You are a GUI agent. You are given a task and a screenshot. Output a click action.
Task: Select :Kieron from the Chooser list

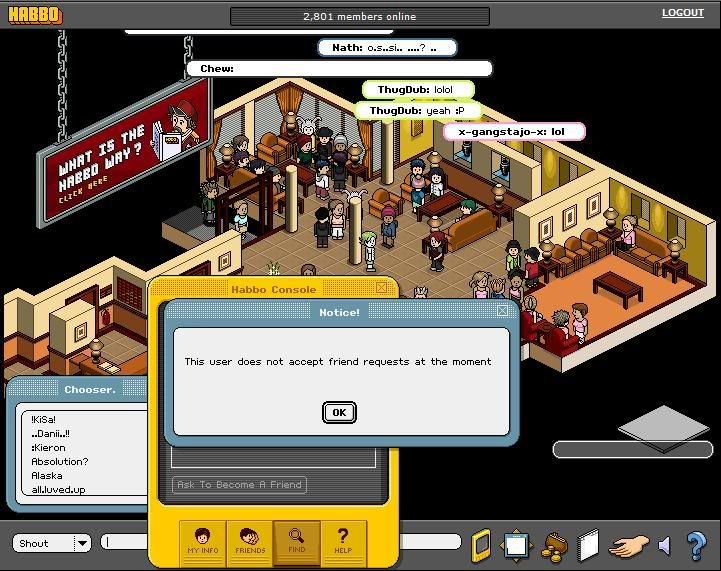tap(48, 447)
